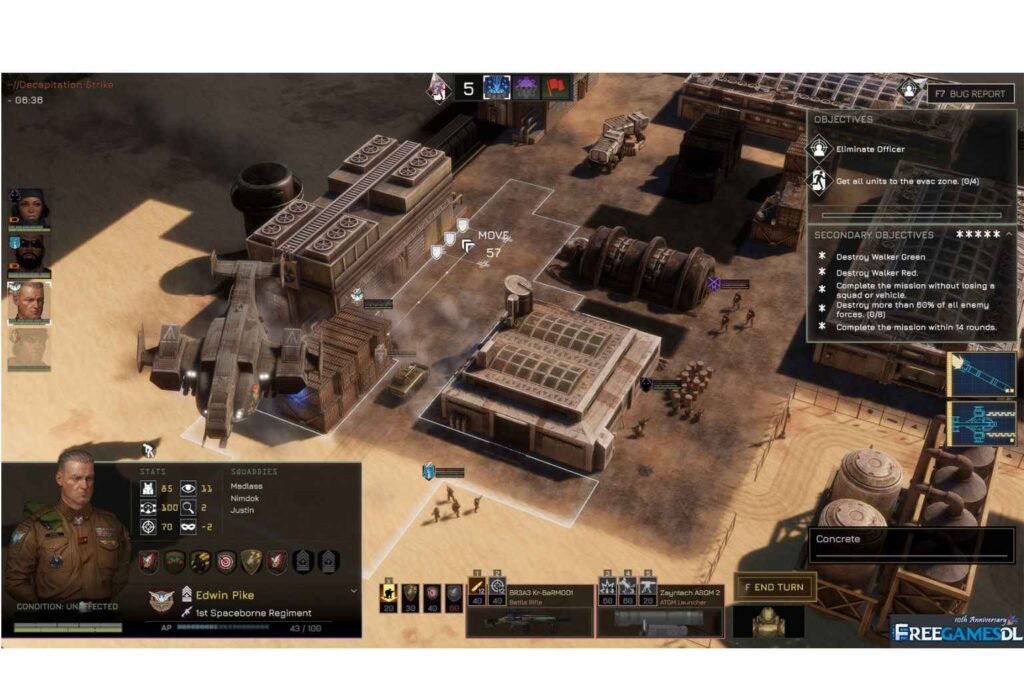The width and height of the screenshot is (1024, 683).
Task: Open the upper weapon blueprint thumbnail
Action: pos(982,373)
